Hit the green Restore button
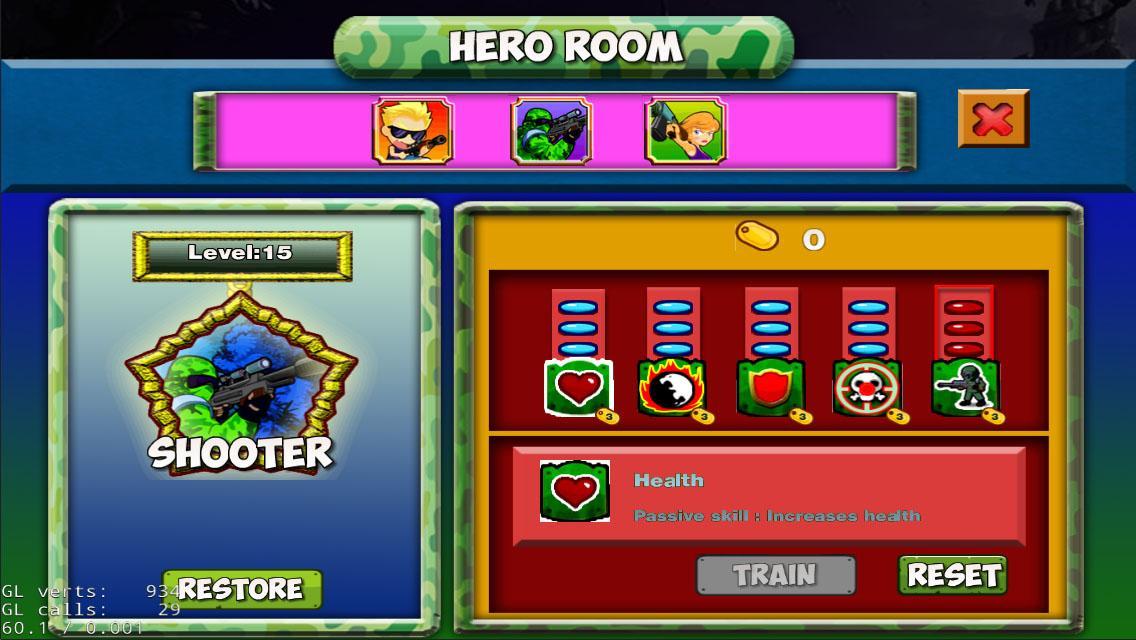This screenshot has width=1136, height=640. coord(241,589)
